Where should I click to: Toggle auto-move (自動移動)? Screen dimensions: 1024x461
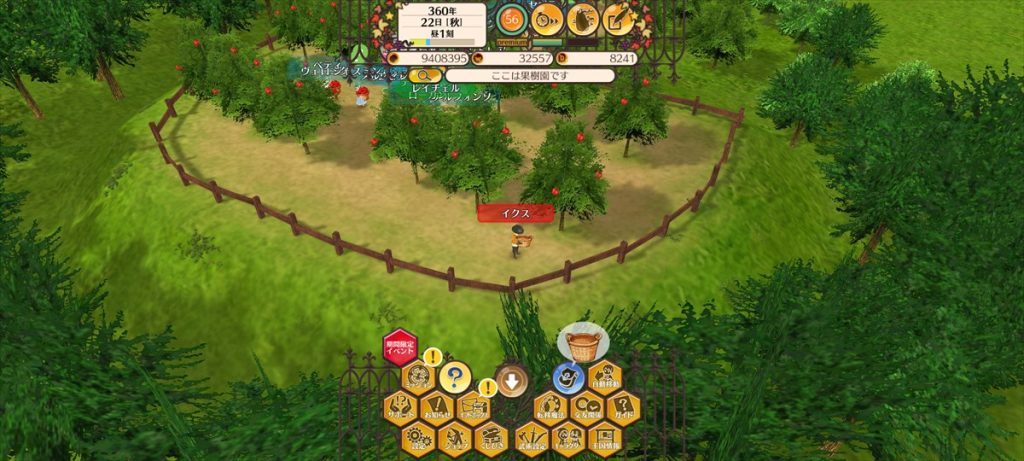[605, 378]
